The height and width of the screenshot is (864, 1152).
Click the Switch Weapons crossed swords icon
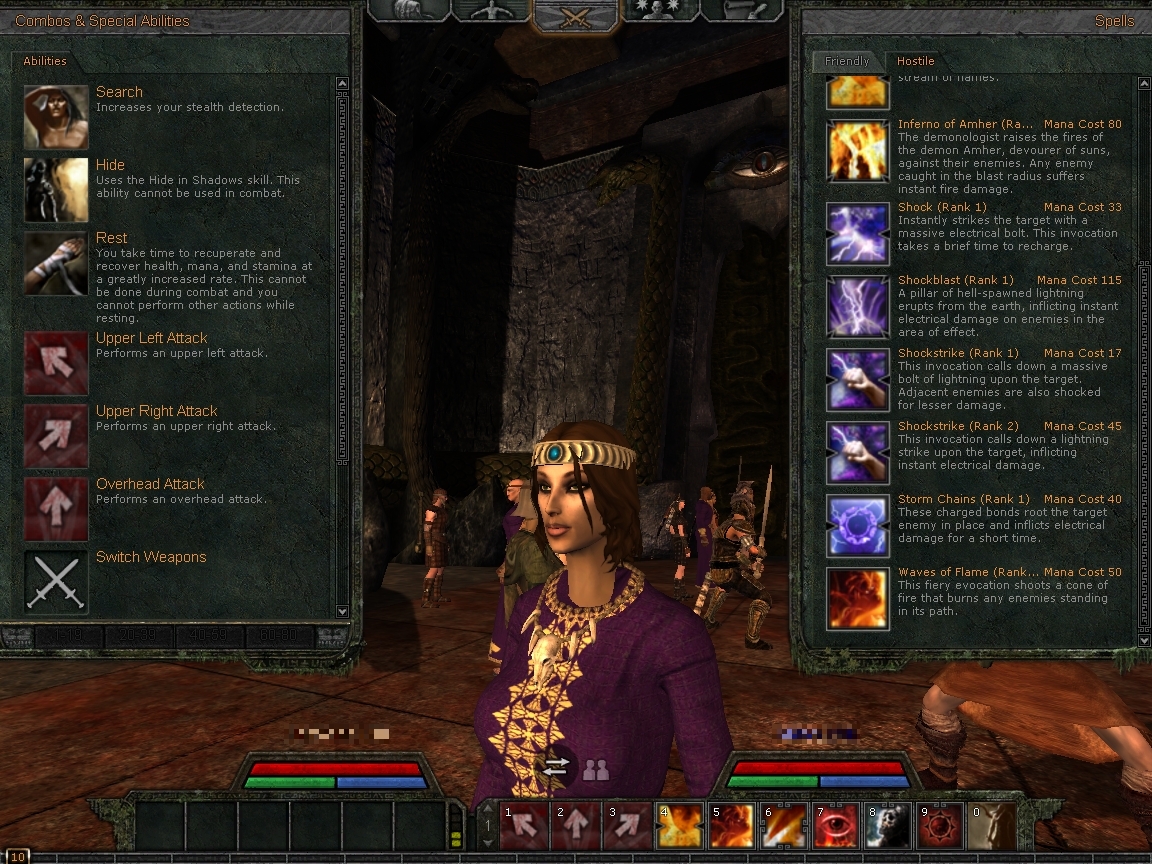click(56, 582)
